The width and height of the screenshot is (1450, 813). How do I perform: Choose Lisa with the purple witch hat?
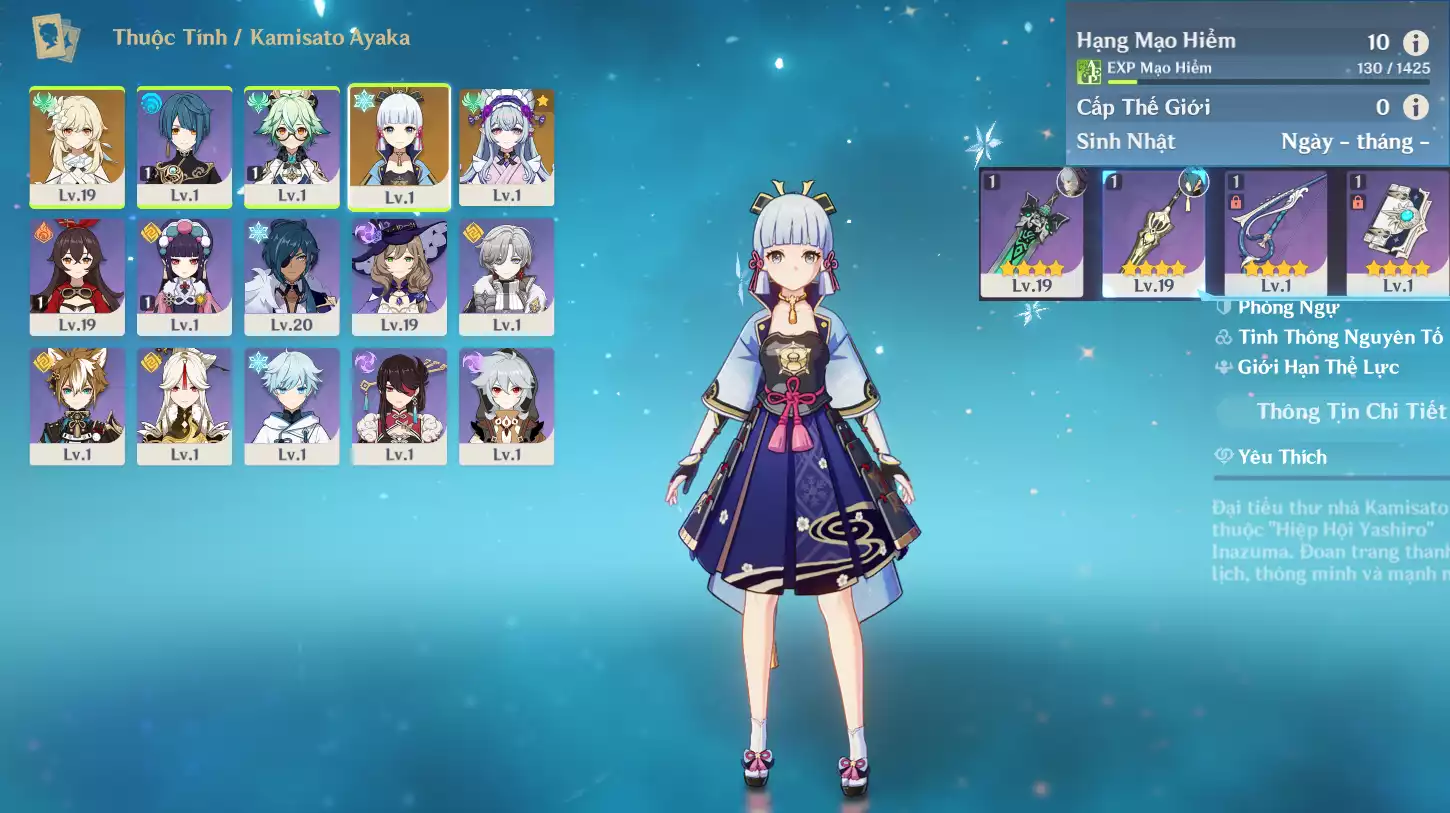click(x=399, y=276)
